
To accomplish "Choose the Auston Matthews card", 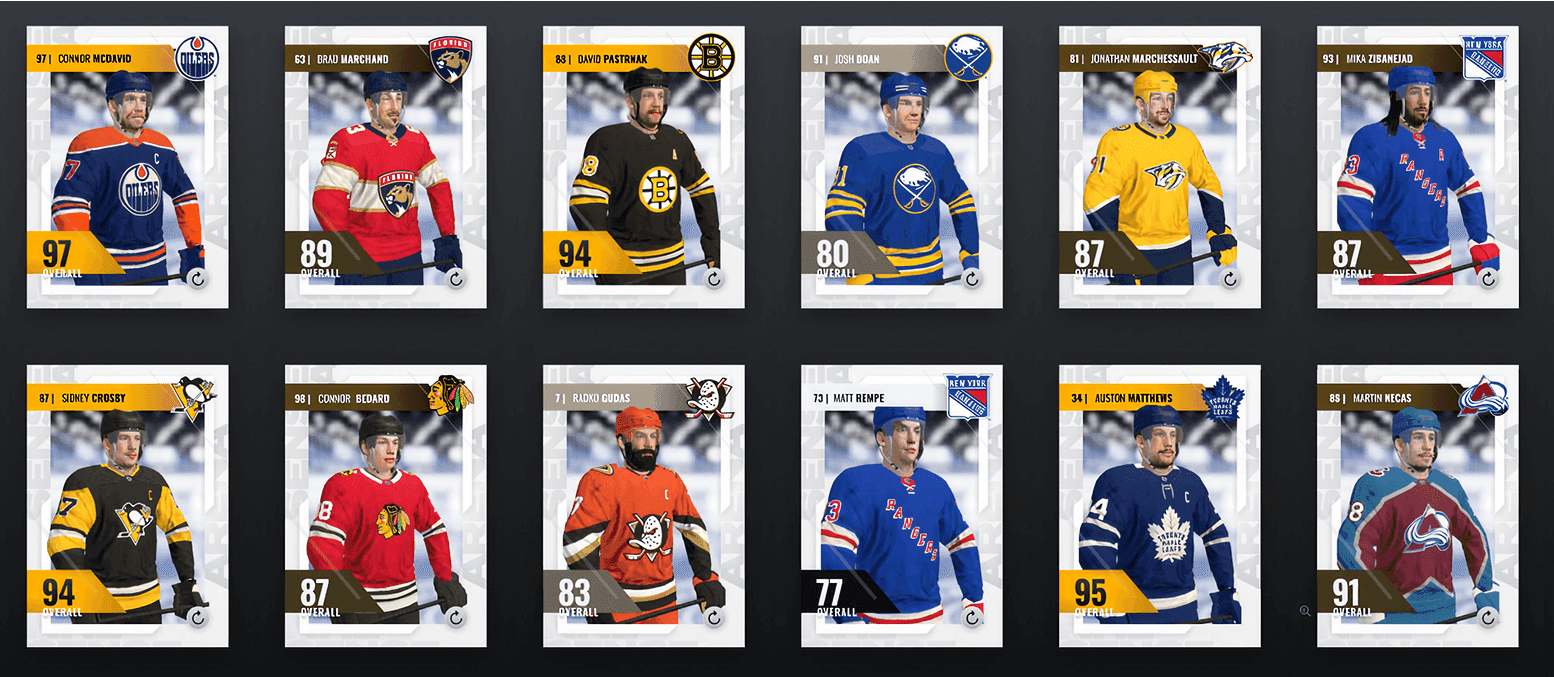I will tap(1159, 505).
